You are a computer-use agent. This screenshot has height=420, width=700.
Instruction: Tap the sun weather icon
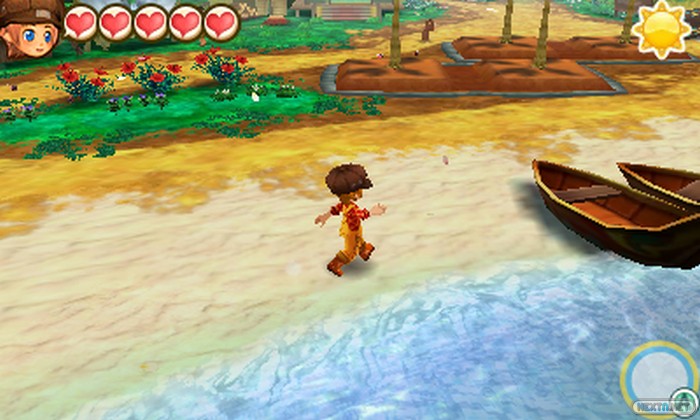tap(662, 30)
